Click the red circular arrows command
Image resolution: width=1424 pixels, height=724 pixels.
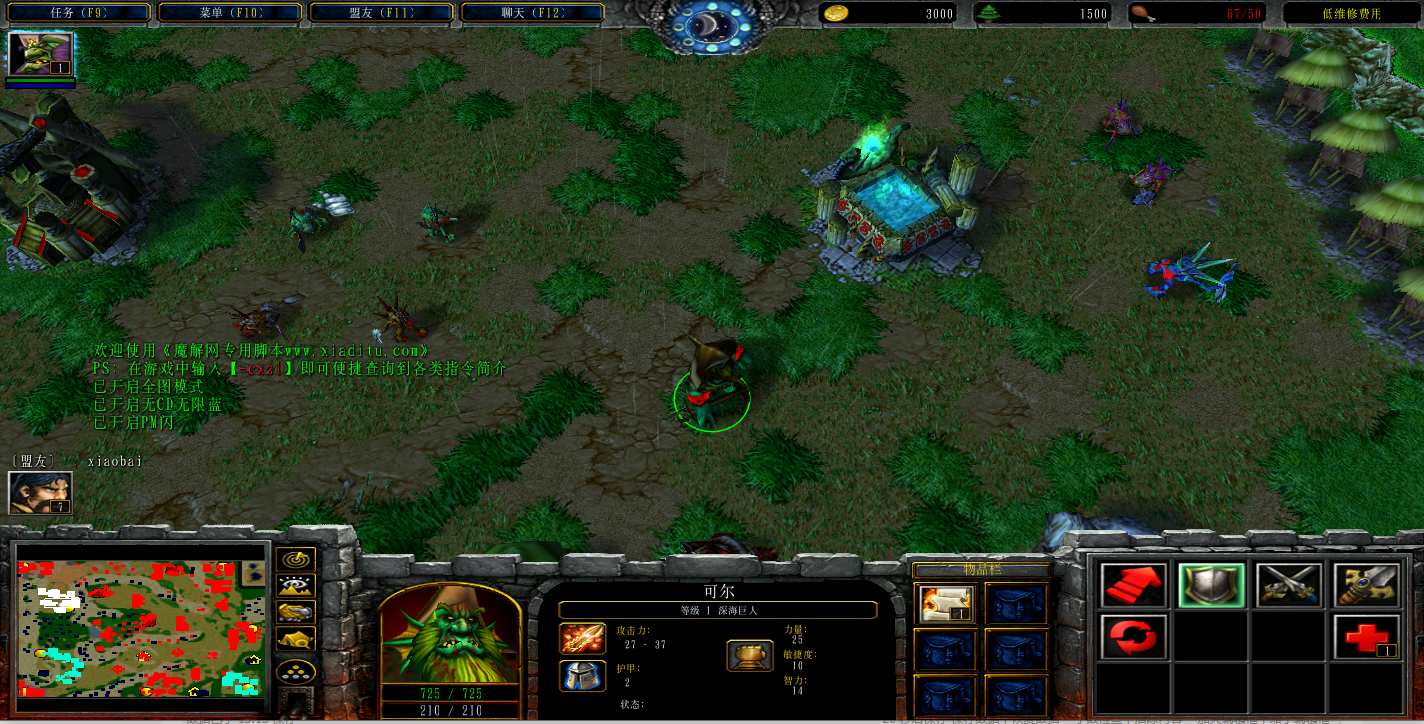[x=1133, y=637]
